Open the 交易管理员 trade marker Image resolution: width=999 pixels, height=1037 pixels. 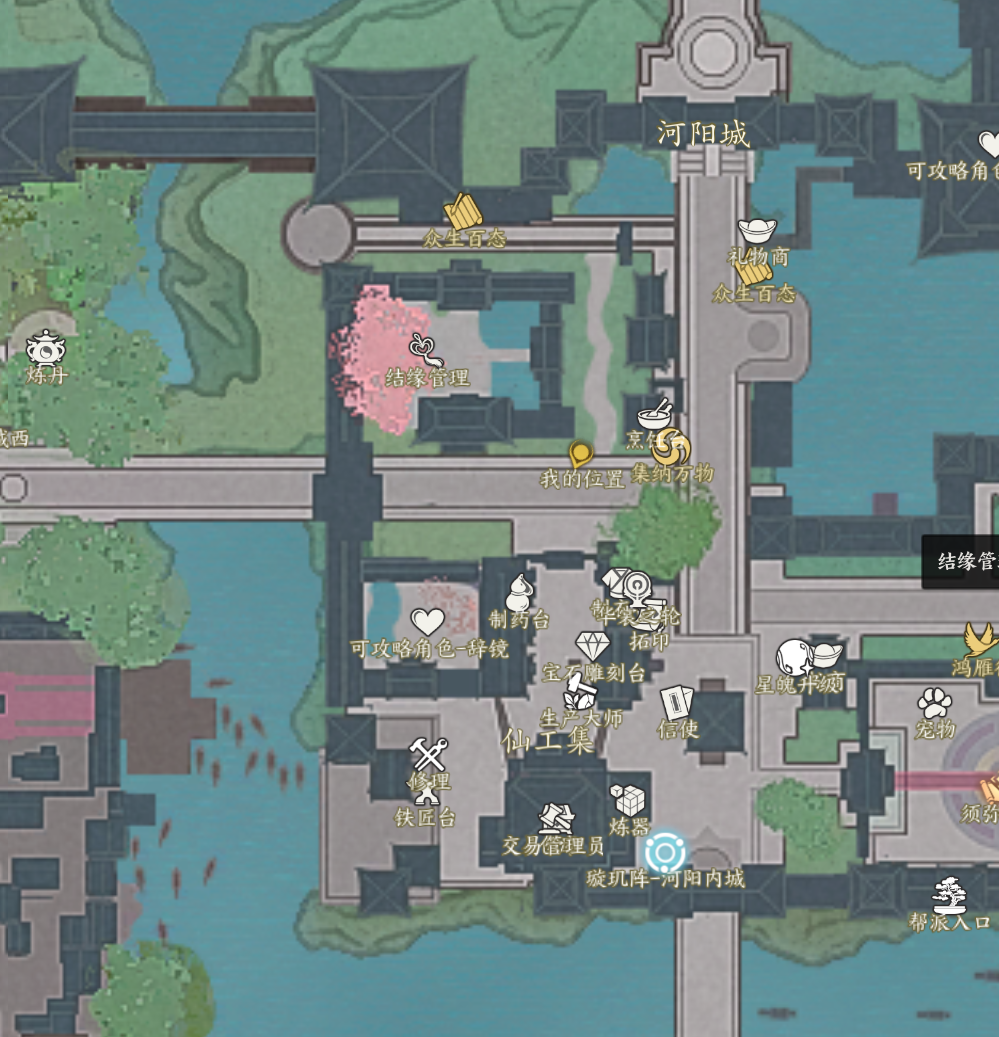click(556, 819)
